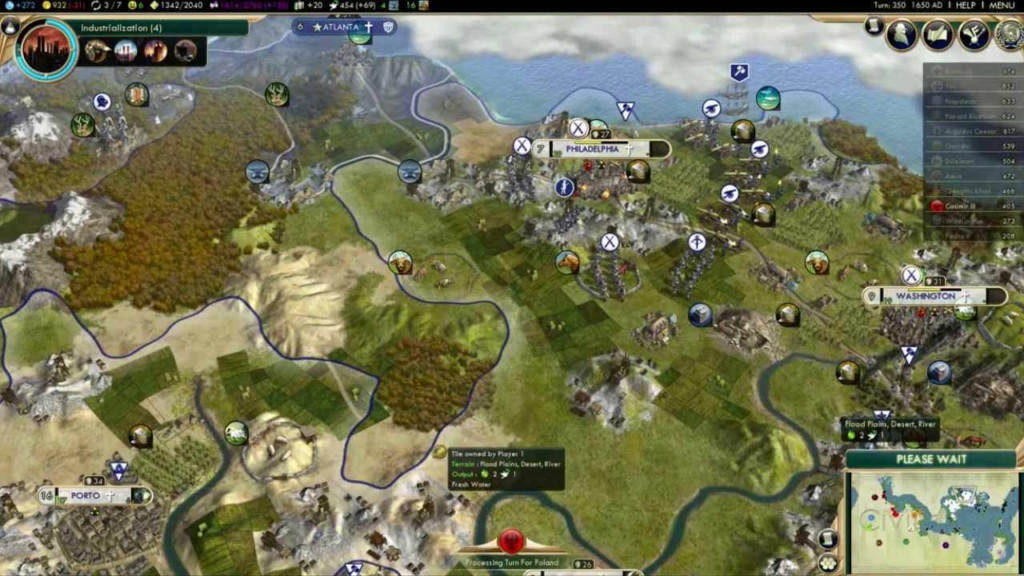Open social policies (open book icon)

[x=938, y=35]
